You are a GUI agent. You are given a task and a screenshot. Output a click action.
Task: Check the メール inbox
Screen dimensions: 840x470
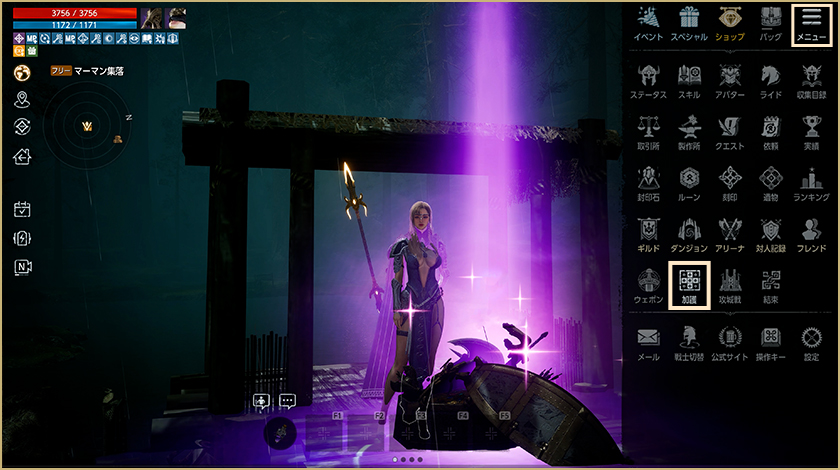648,342
